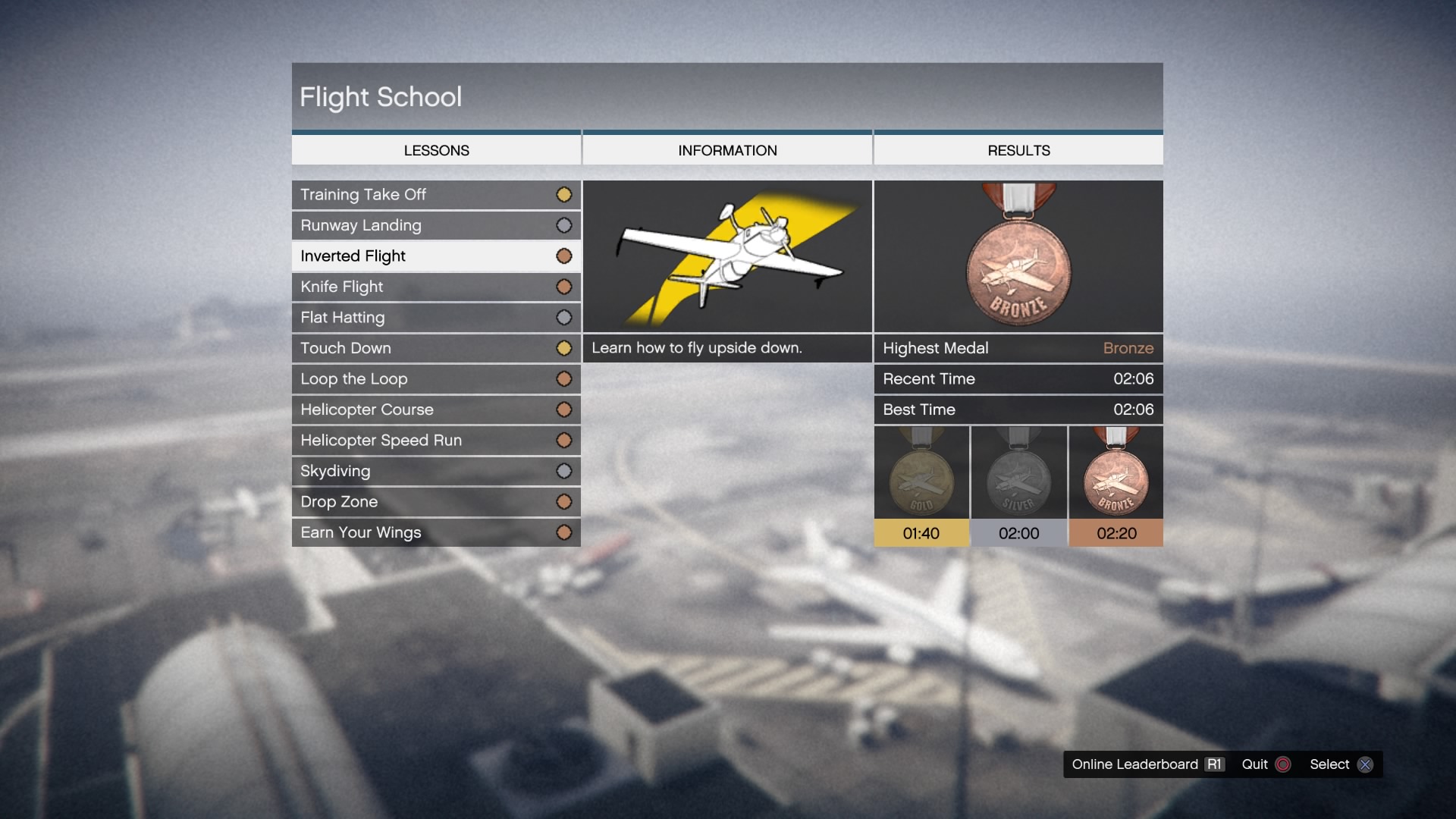The image size is (1456, 819).
Task: Start the Helicopter Speed Run lesson
Action: [x=436, y=441]
